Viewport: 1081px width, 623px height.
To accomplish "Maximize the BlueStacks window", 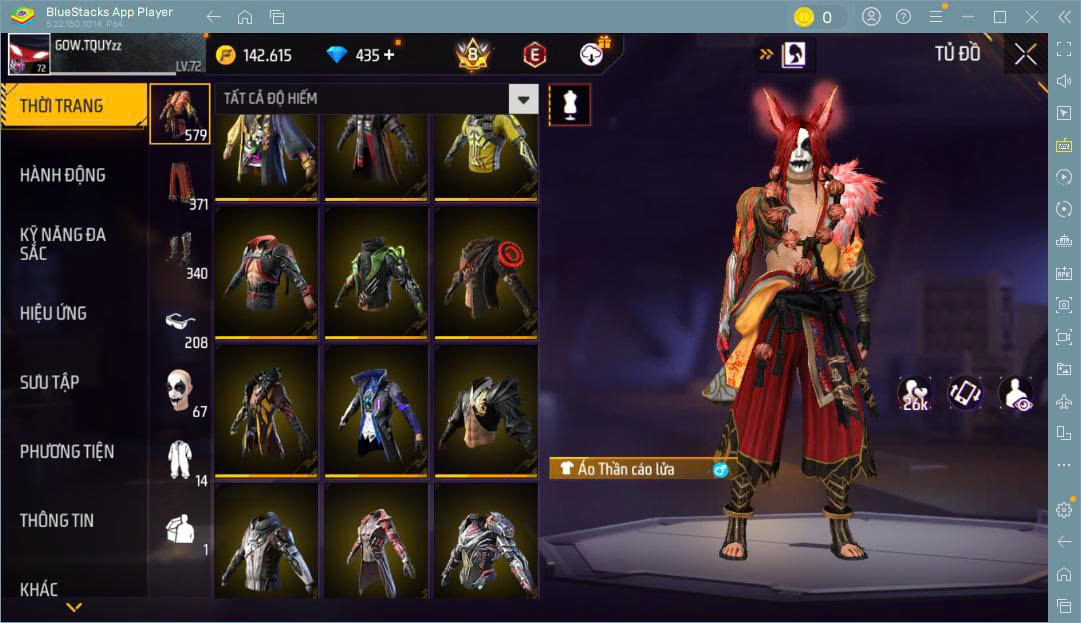I will pyautogui.click(x=999, y=17).
